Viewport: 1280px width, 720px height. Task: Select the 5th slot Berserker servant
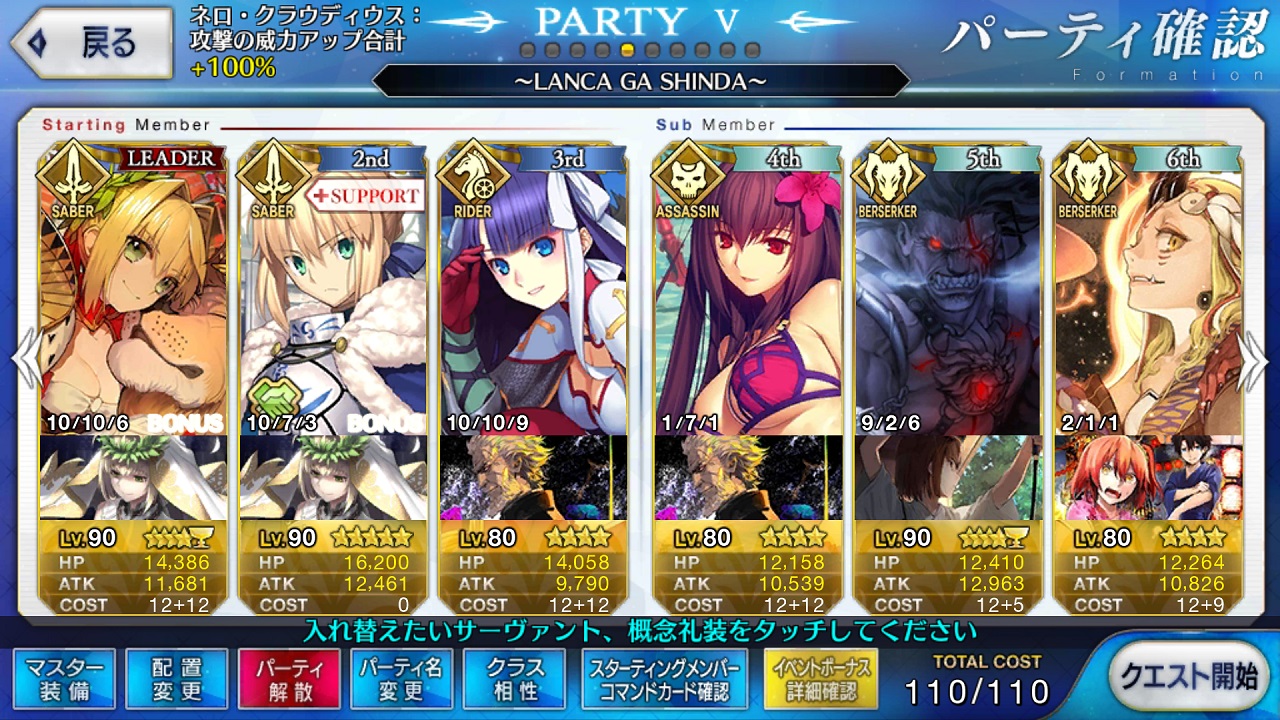pyautogui.click(x=947, y=300)
